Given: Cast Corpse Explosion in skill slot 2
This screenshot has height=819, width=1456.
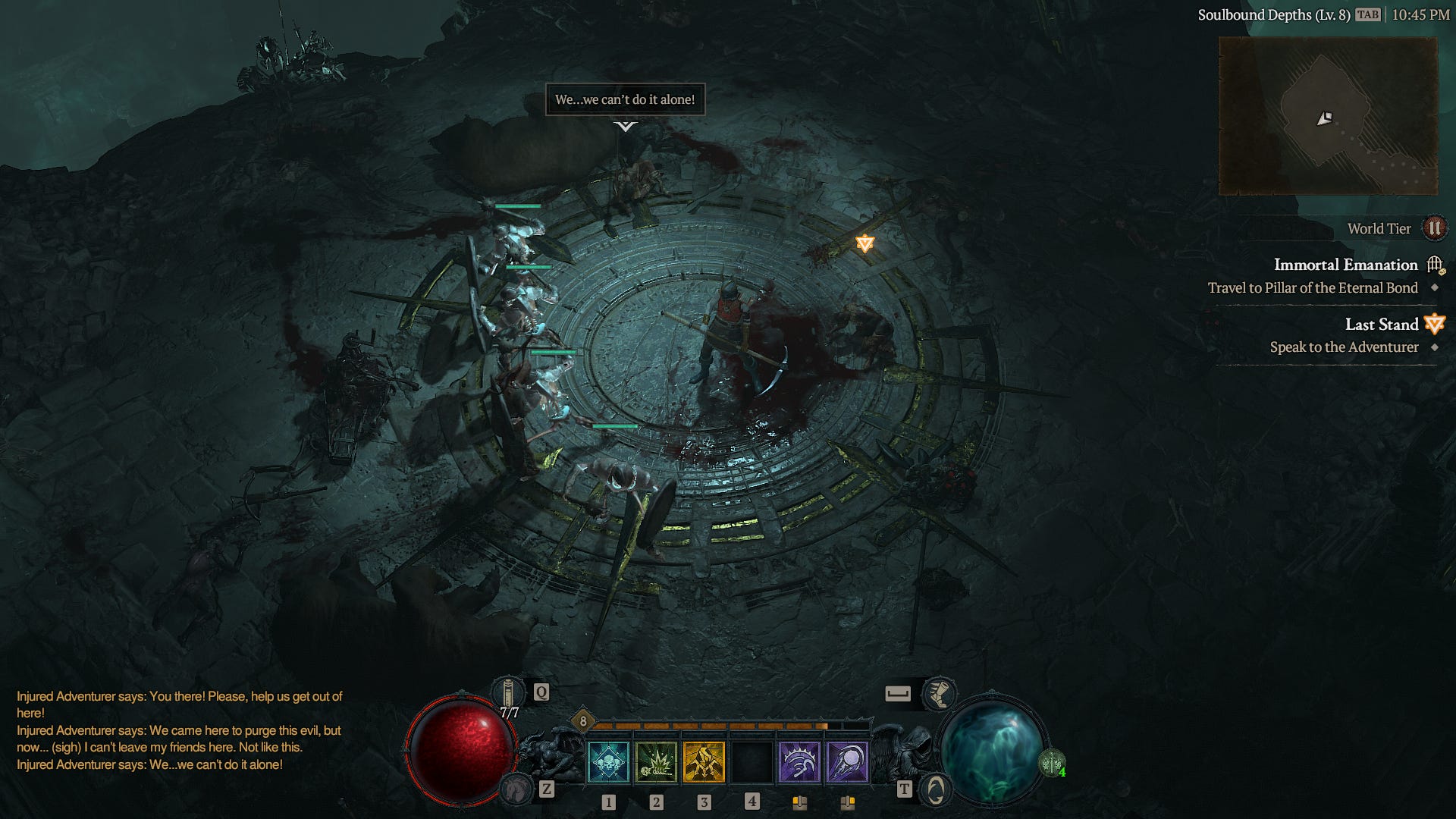Looking at the screenshot, I should 656,762.
